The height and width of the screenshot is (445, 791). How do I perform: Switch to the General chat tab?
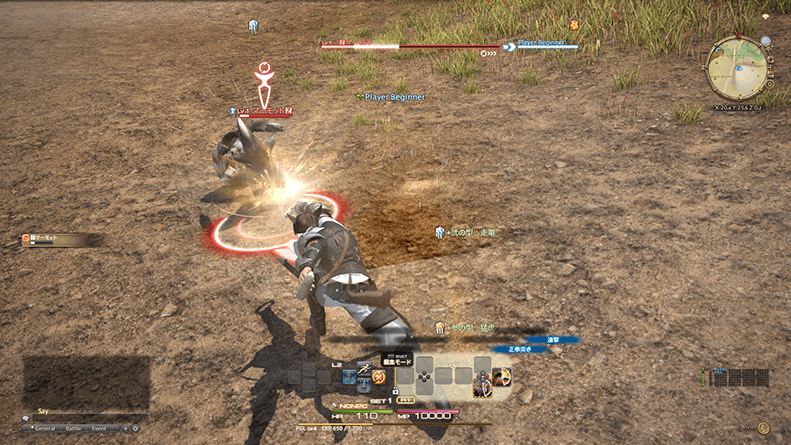coord(45,428)
